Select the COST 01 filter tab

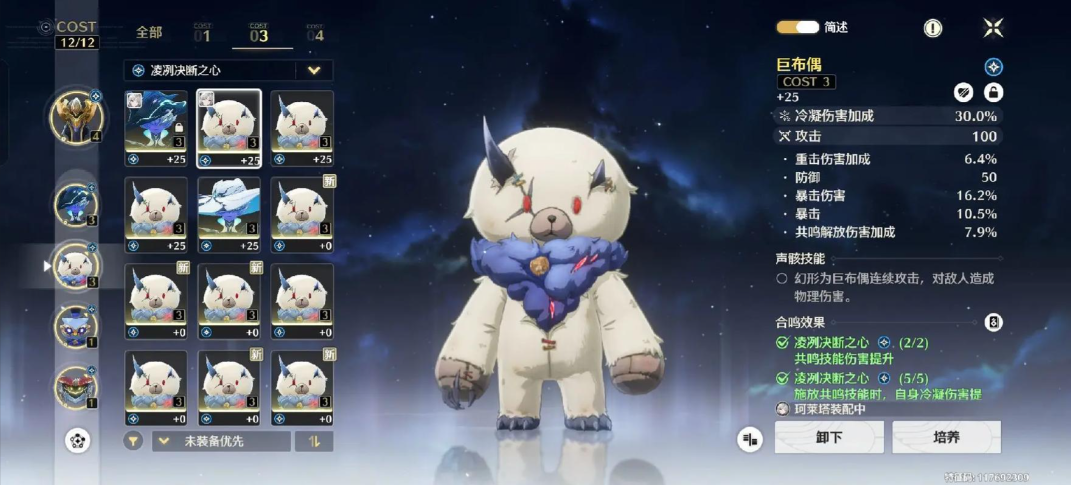202,33
